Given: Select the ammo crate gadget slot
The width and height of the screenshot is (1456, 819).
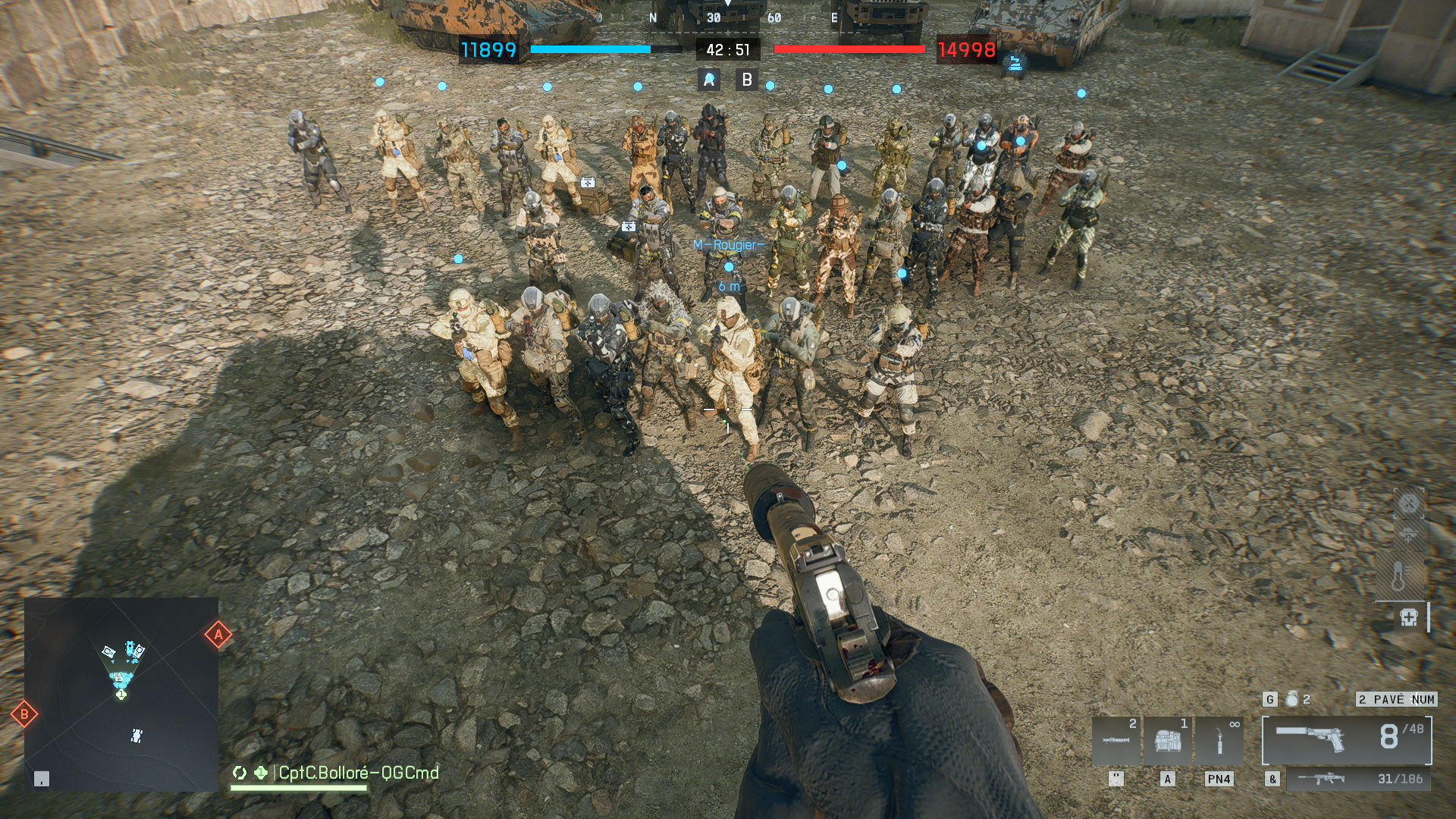Looking at the screenshot, I should [1168, 740].
